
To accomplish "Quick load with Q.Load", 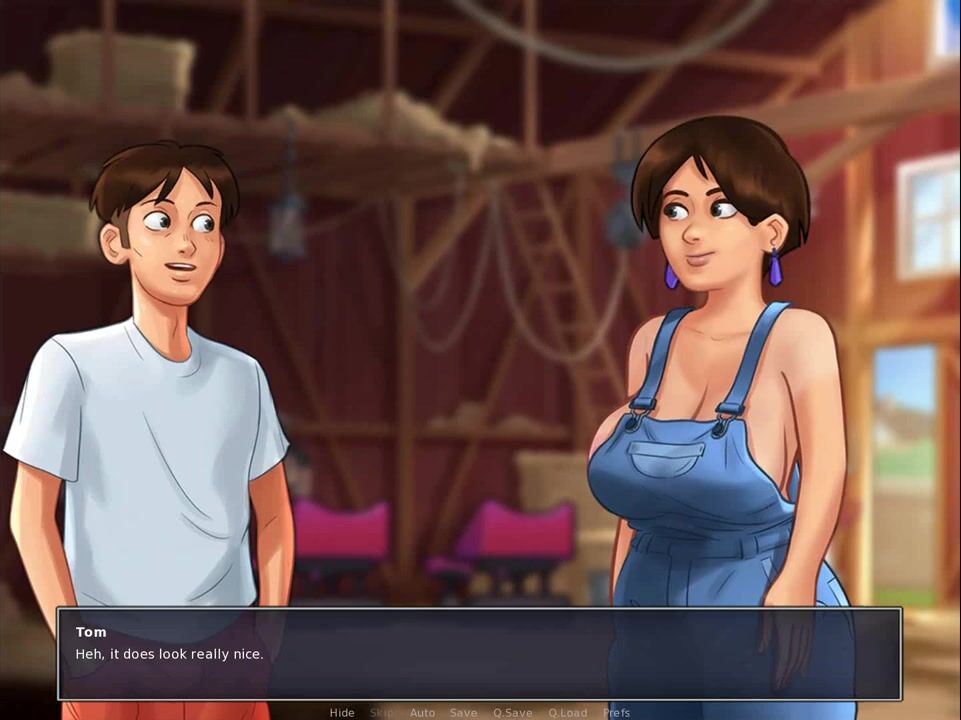I will (x=567, y=713).
